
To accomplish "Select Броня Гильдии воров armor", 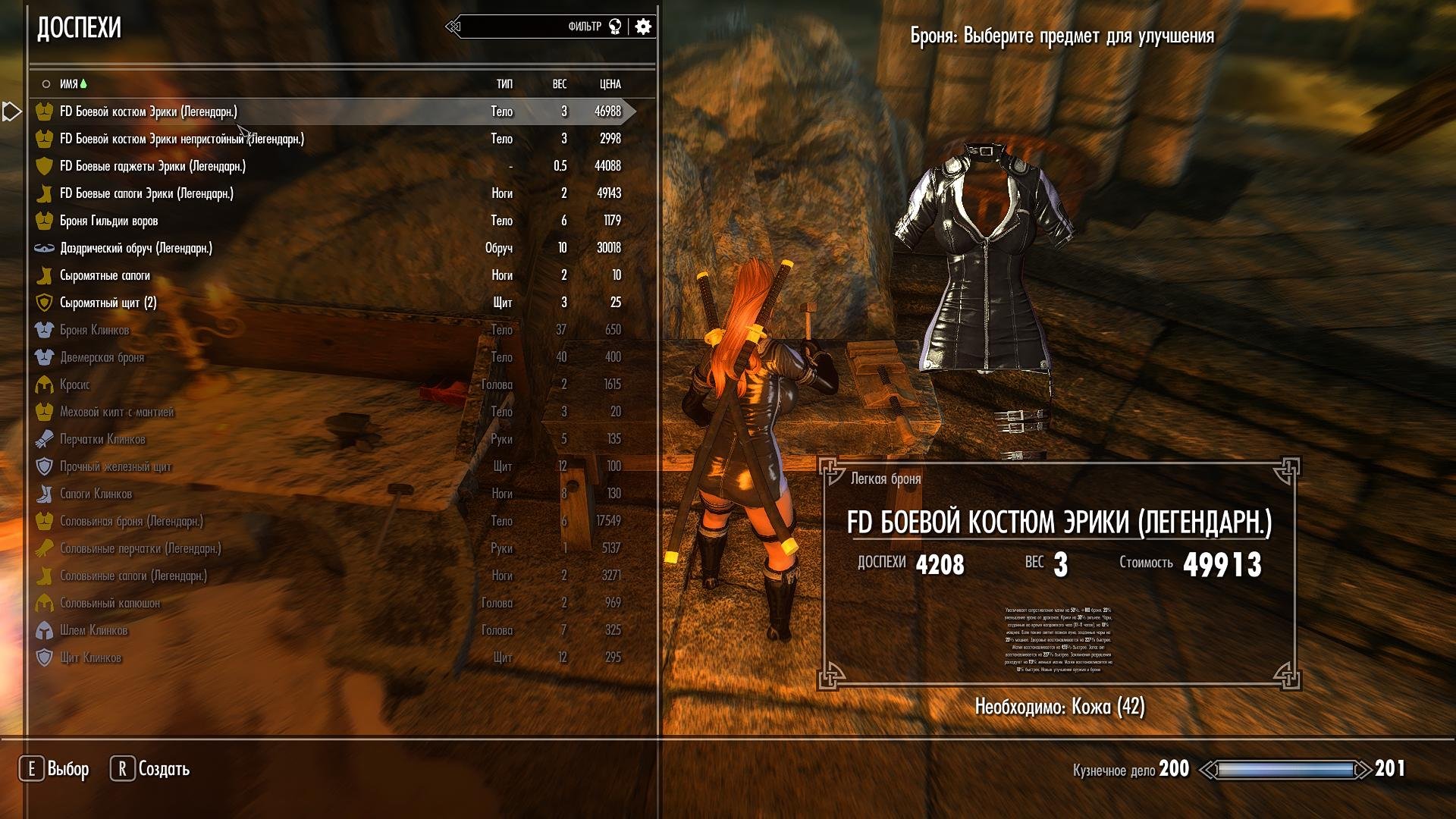I will [x=108, y=221].
